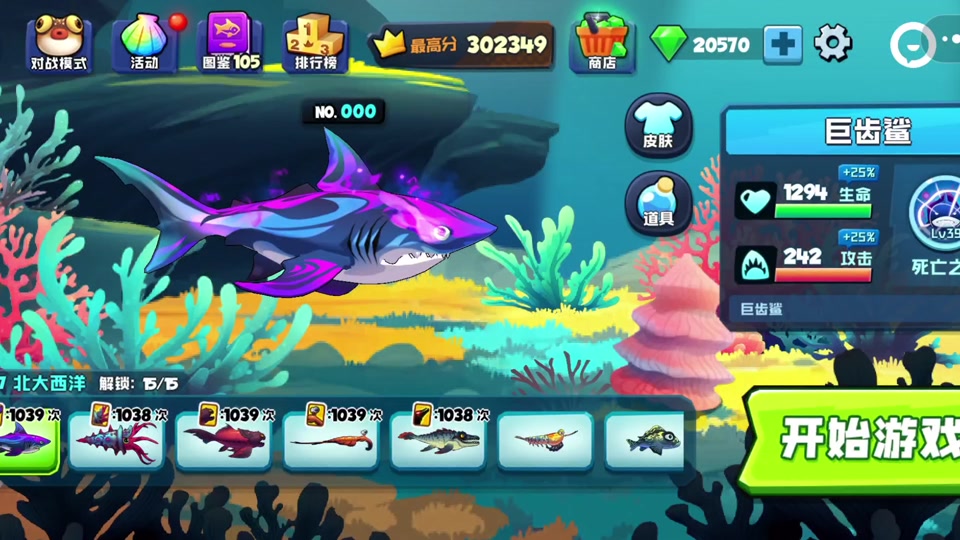Show the 排行榜 leaderboard

pos(316,43)
